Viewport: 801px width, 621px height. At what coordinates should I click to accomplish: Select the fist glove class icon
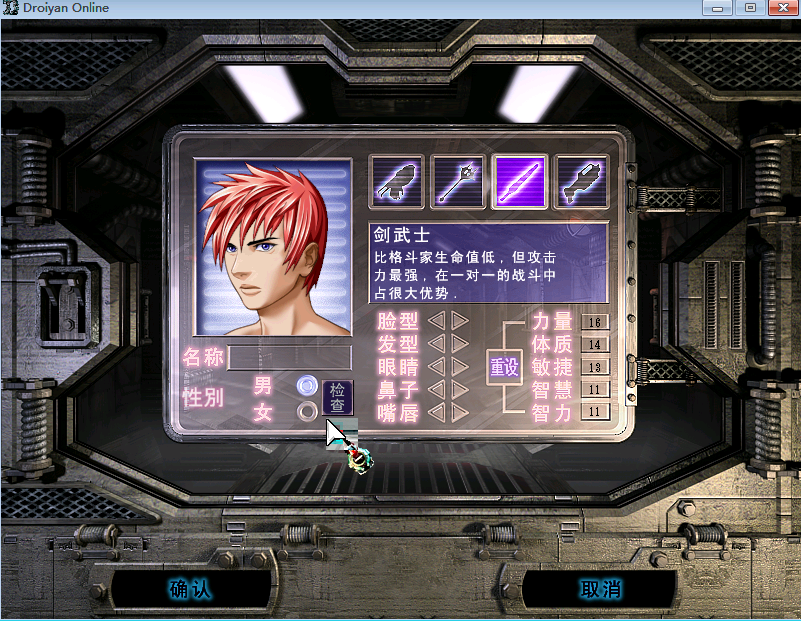(x=396, y=181)
